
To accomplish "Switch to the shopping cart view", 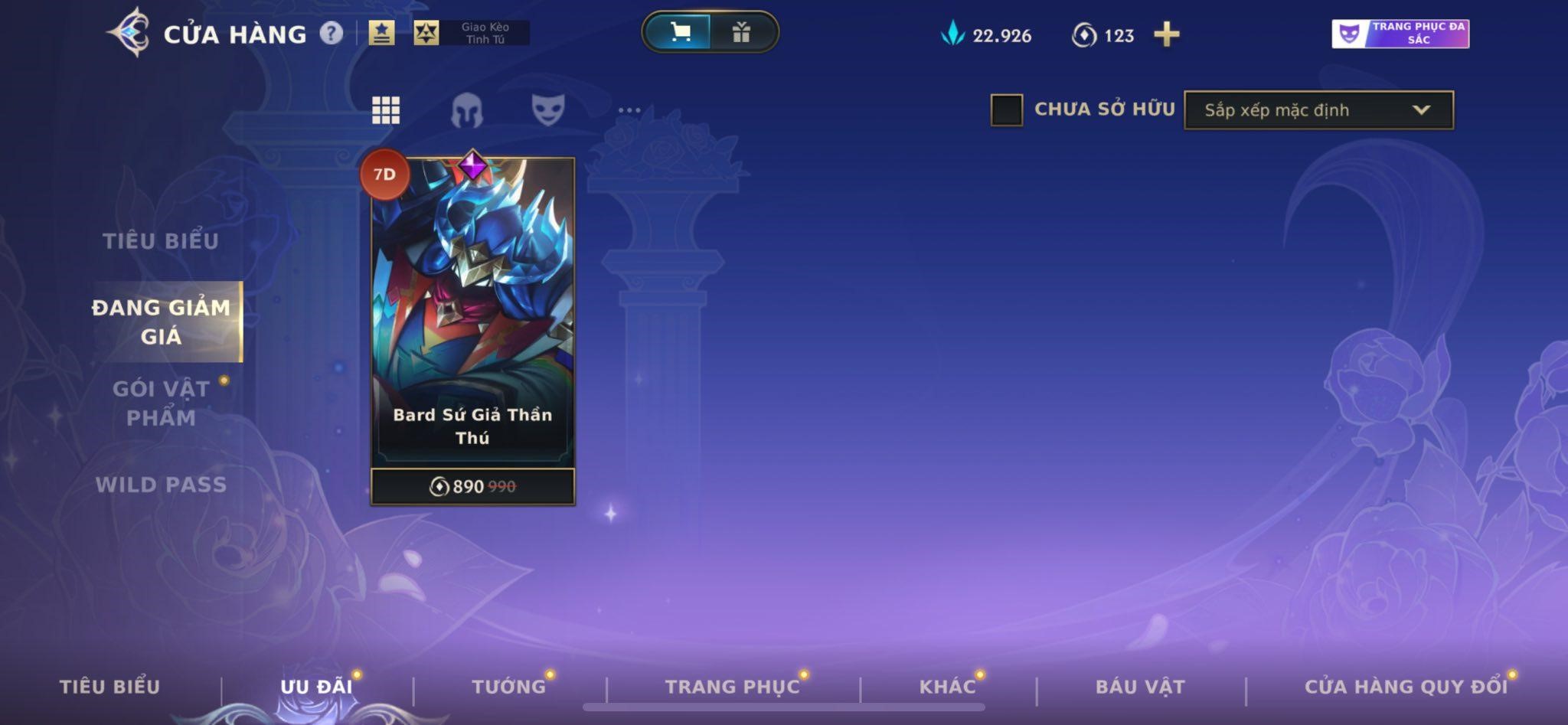I will tap(679, 32).
